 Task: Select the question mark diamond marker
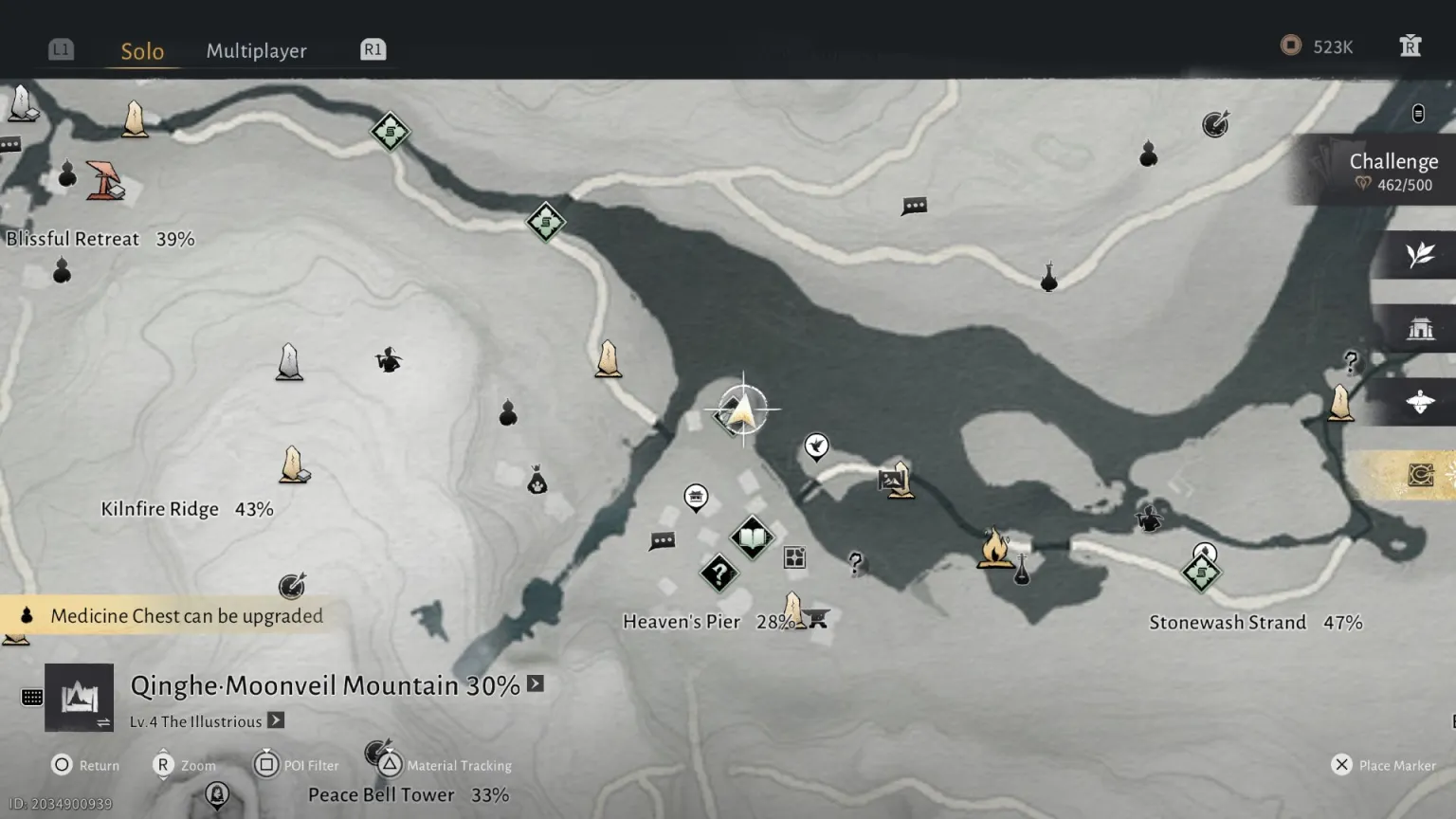719,573
